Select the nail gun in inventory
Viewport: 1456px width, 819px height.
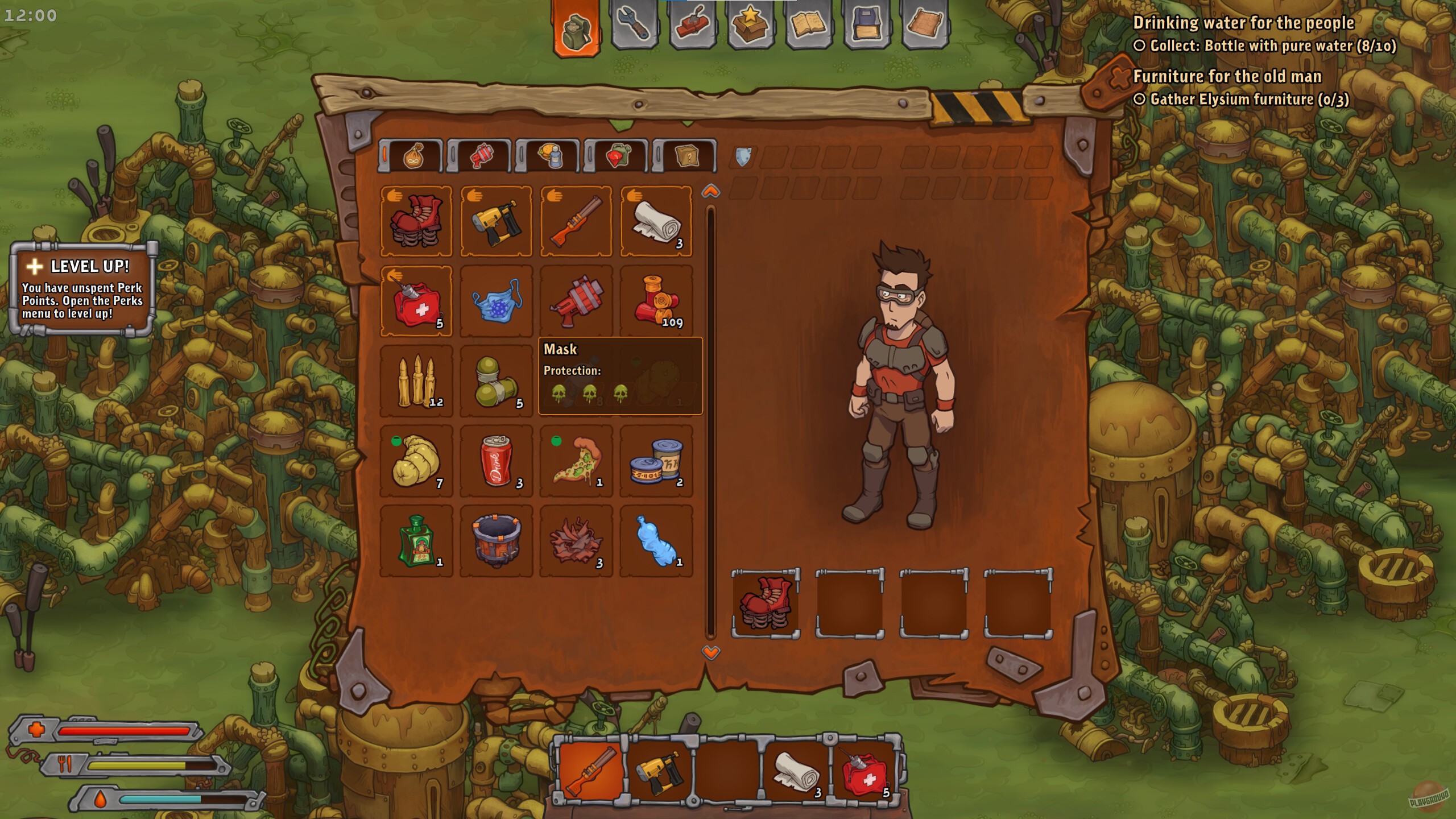(496, 222)
